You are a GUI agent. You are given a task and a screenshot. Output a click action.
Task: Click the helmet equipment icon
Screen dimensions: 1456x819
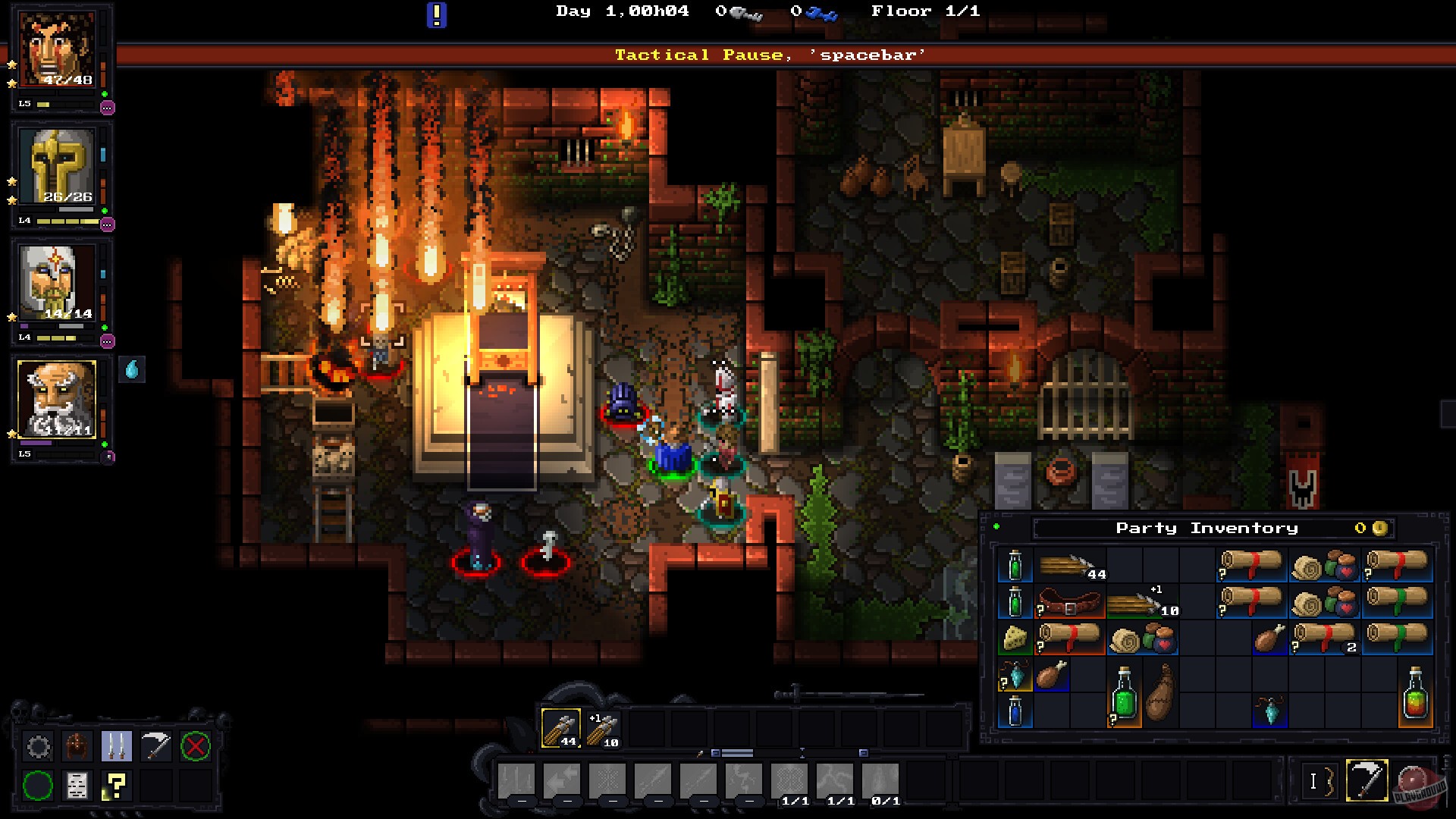(78, 747)
